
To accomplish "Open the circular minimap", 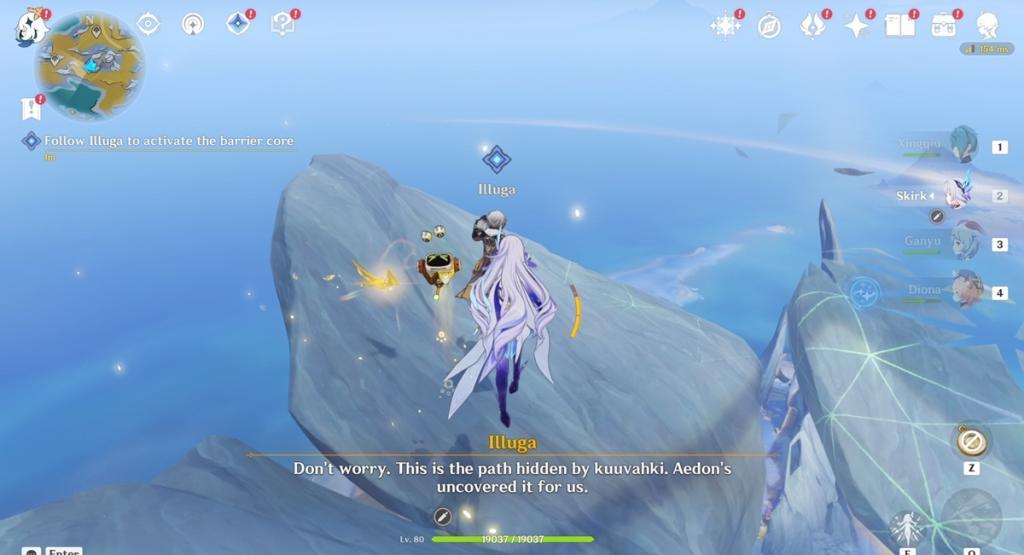I will tap(89, 66).
